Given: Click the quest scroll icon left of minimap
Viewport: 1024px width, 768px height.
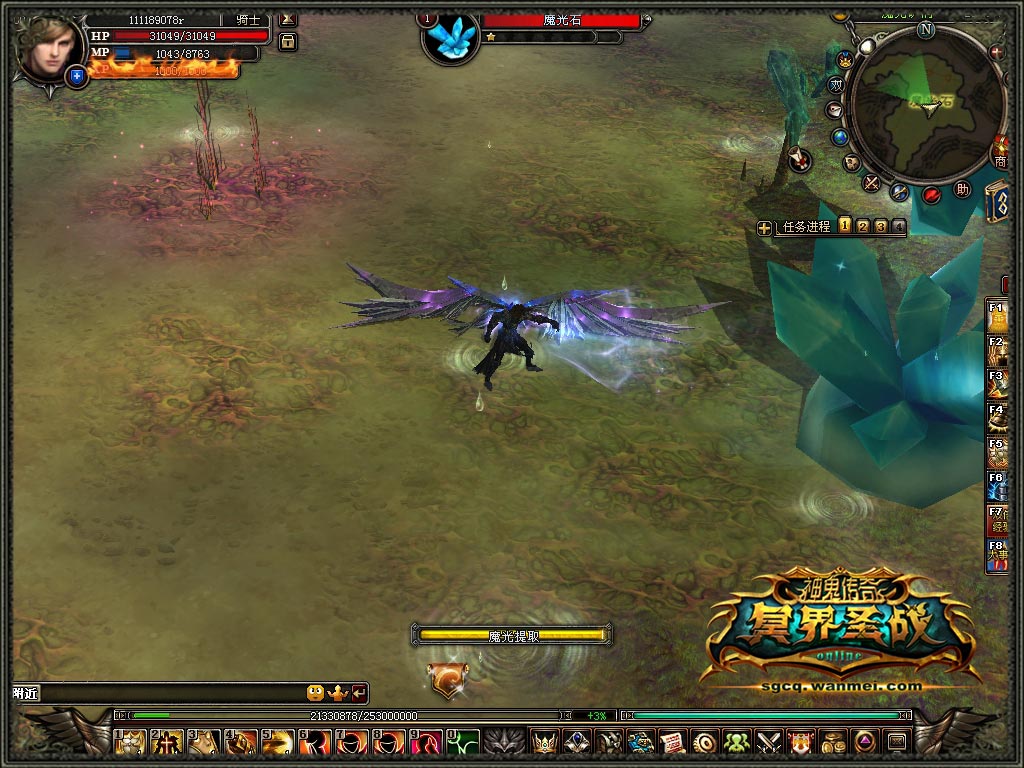Looking at the screenshot, I should coord(799,158).
